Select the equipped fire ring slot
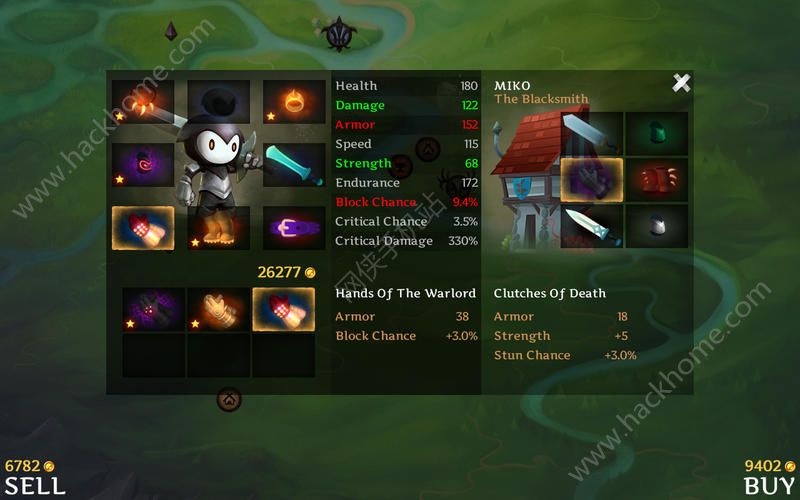Image resolution: width=800 pixels, height=500 pixels. pos(294,101)
